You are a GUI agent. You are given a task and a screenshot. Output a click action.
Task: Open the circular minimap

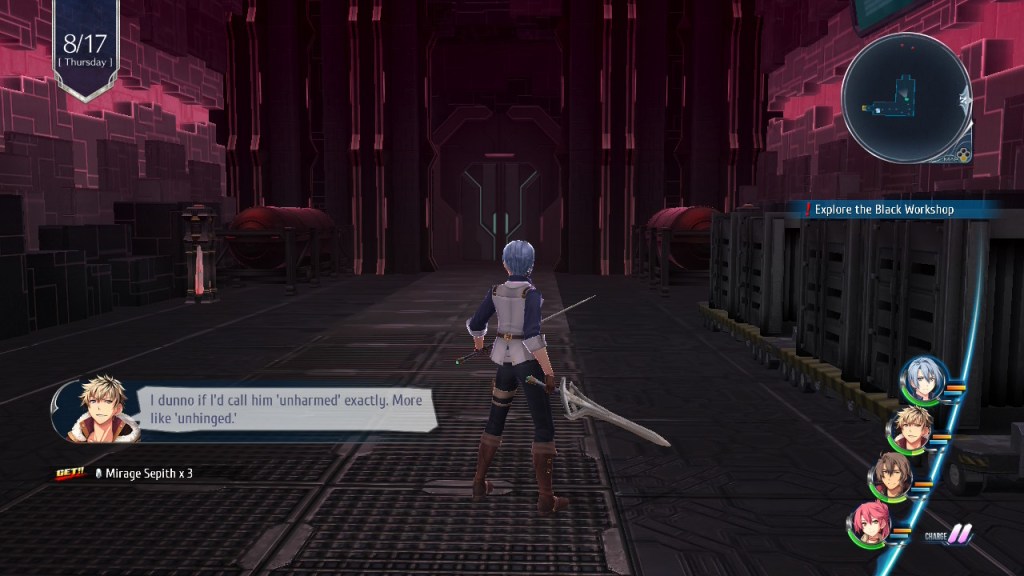[905, 98]
